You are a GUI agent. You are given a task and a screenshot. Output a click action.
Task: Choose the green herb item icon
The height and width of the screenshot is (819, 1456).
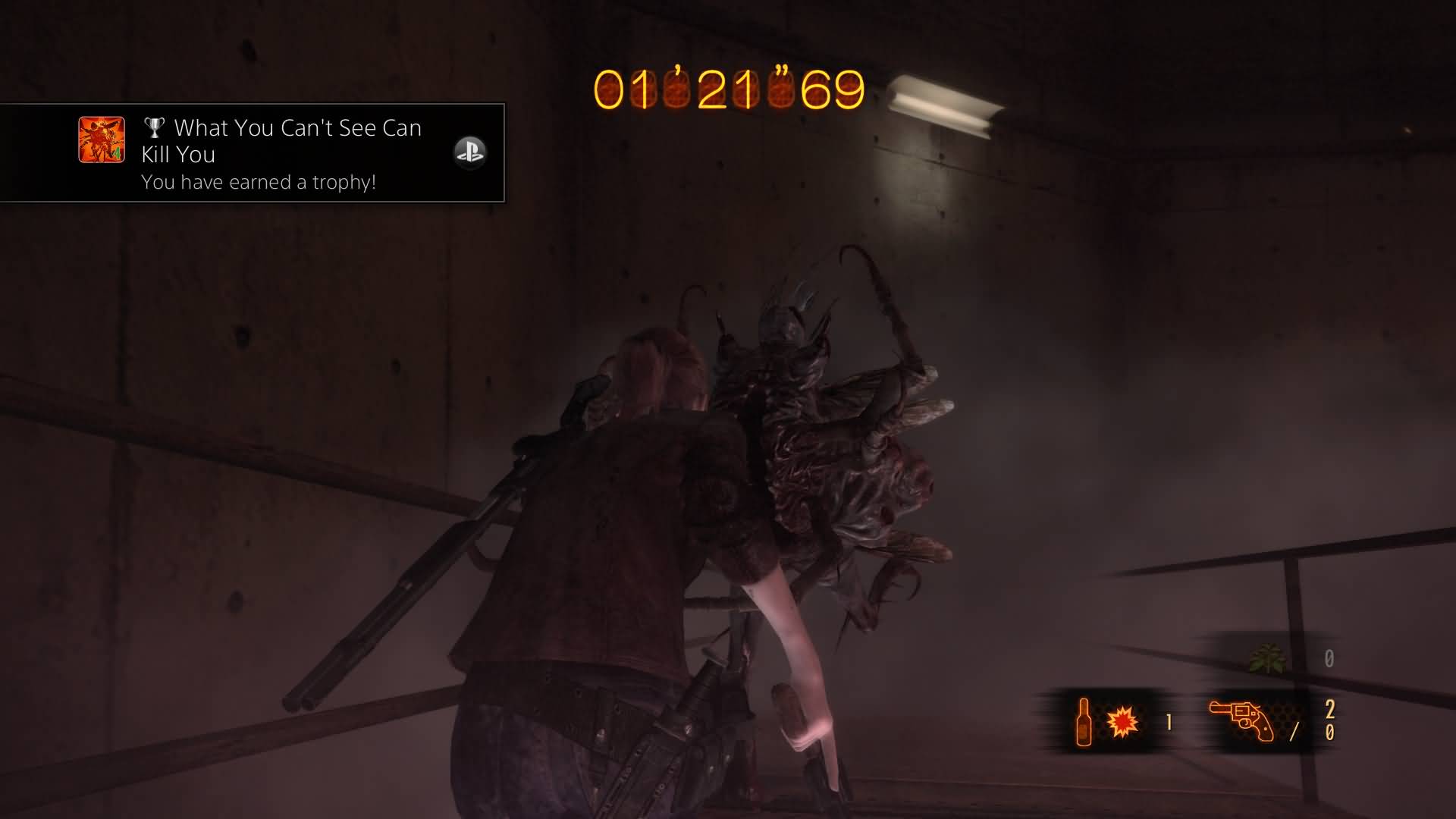click(x=1267, y=658)
